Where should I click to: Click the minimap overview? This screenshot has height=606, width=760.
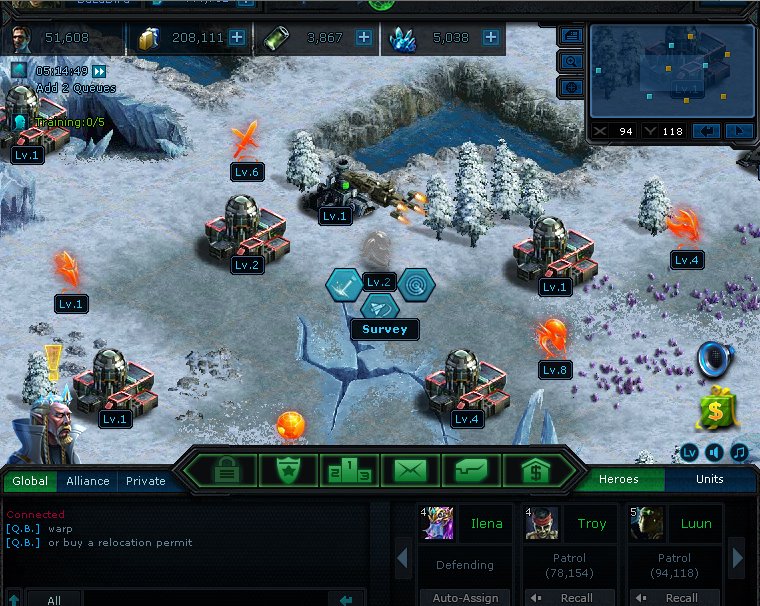[670, 70]
